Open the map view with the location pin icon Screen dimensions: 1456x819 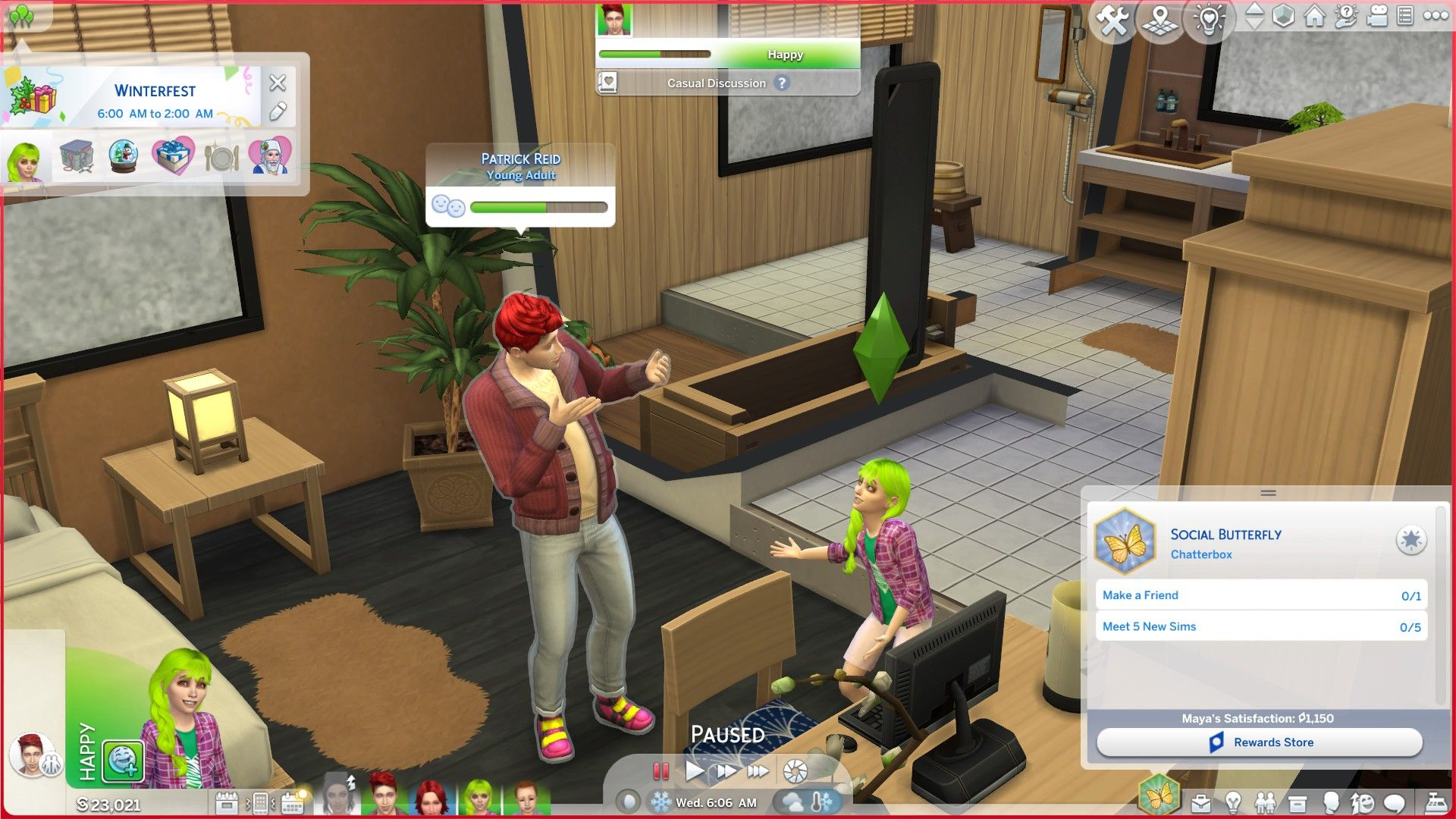coord(1160,20)
